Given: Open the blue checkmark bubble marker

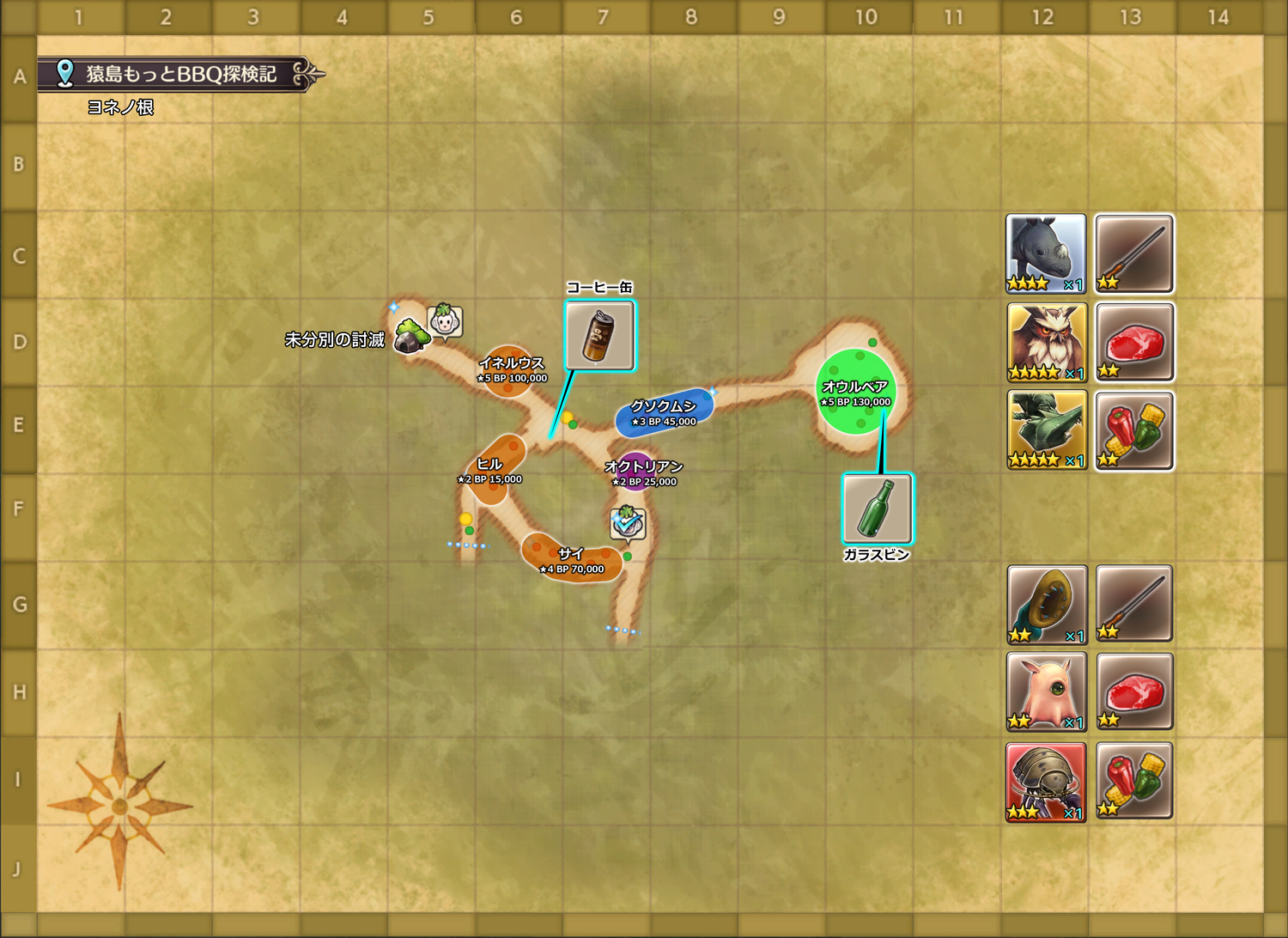Looking at the screenshot, I should point(627,523).
